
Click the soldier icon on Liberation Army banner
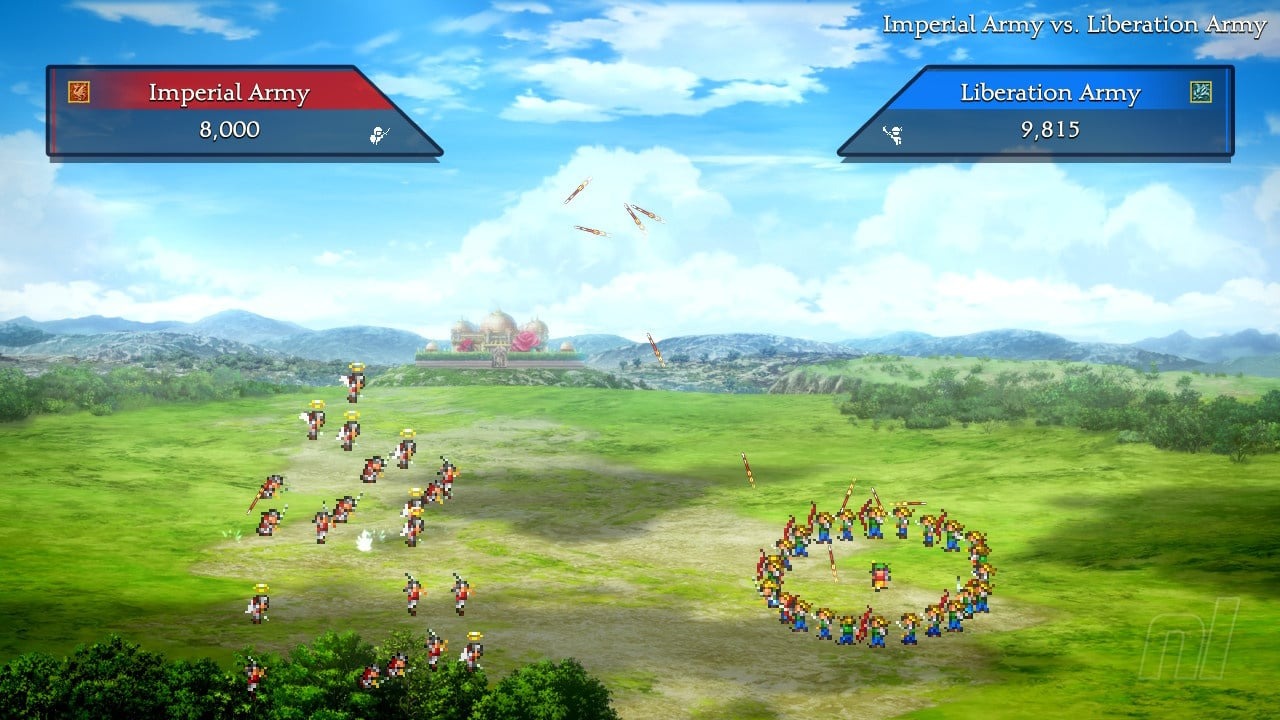point(897,135)
